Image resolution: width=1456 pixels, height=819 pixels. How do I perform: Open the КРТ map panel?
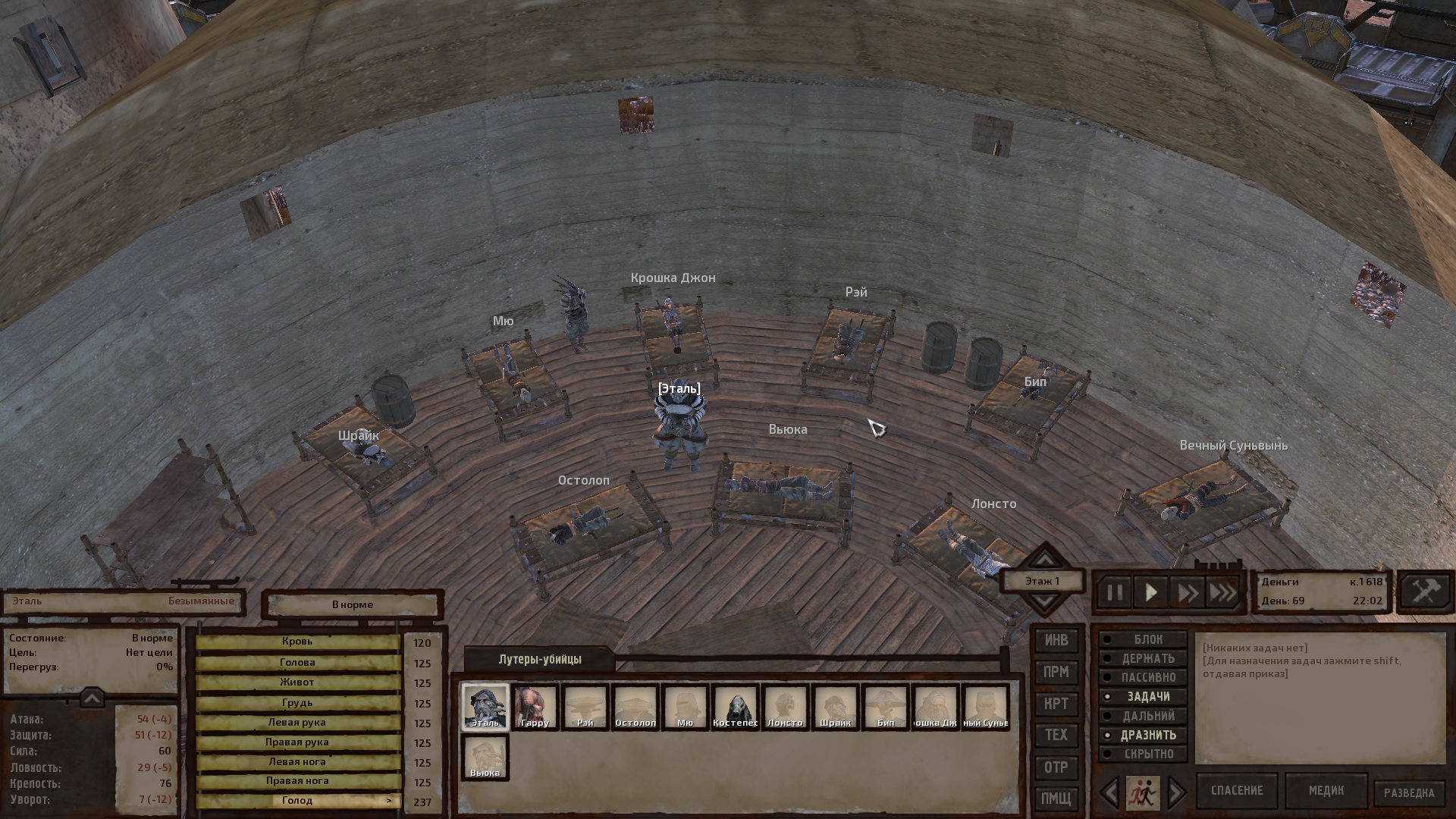[1056, 704]
